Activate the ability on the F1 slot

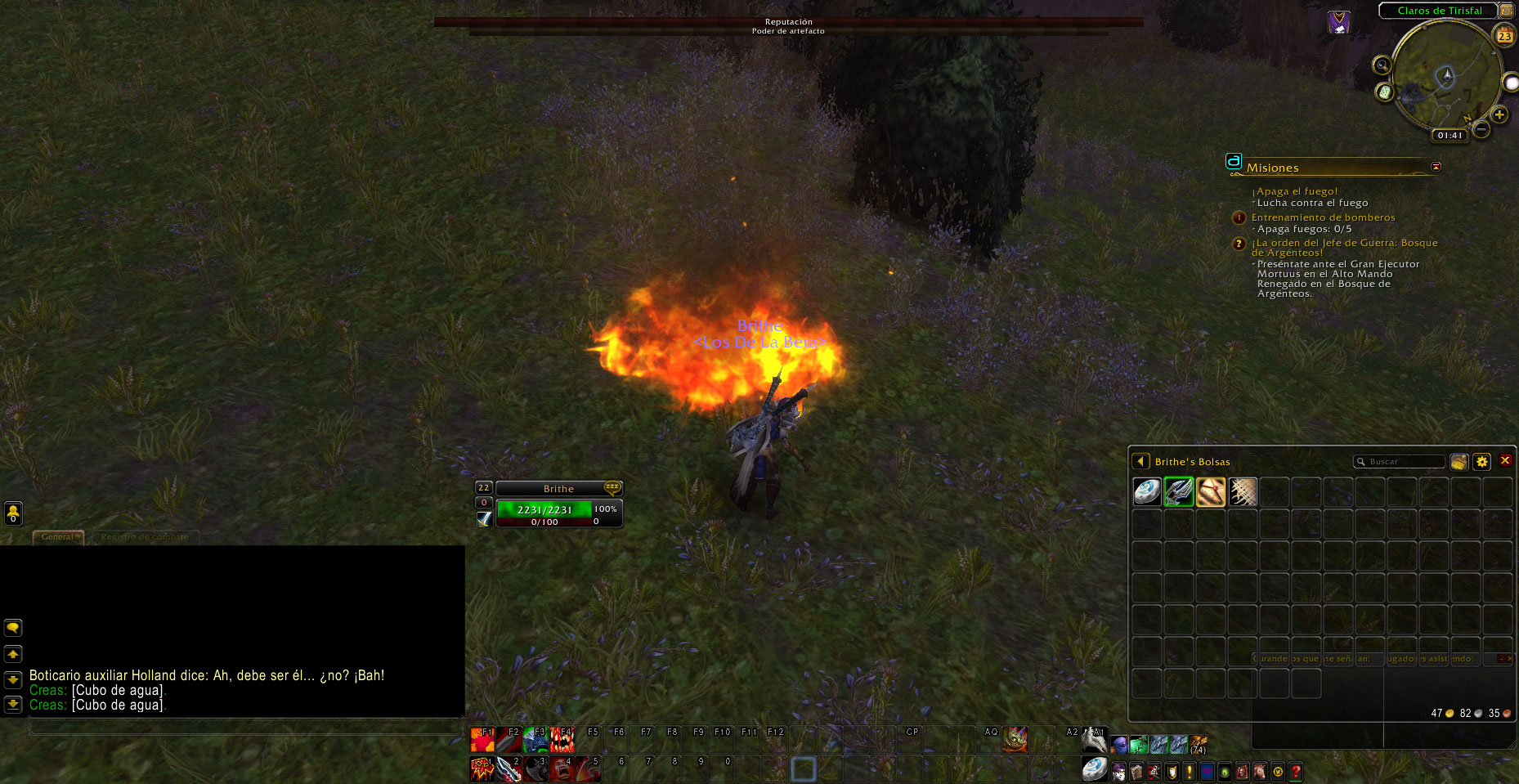pos(482,740)
